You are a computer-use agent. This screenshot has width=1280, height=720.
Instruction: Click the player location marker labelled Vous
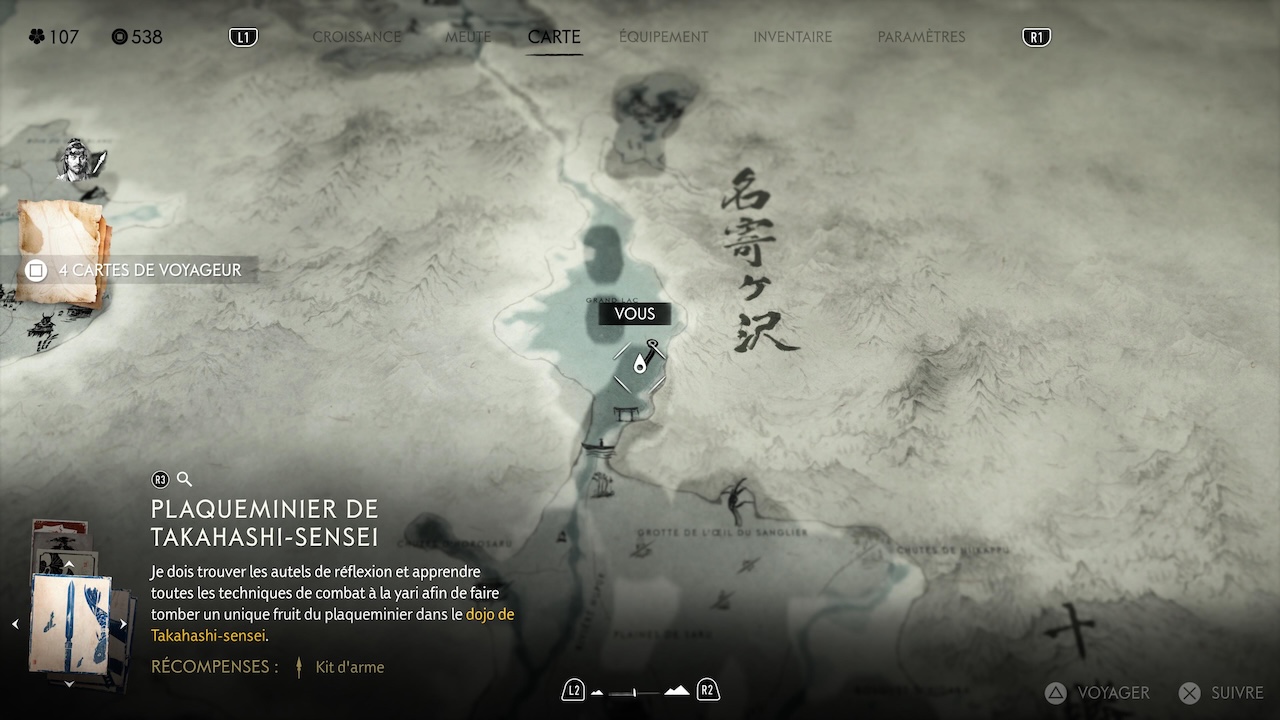(x=639, y=365)
